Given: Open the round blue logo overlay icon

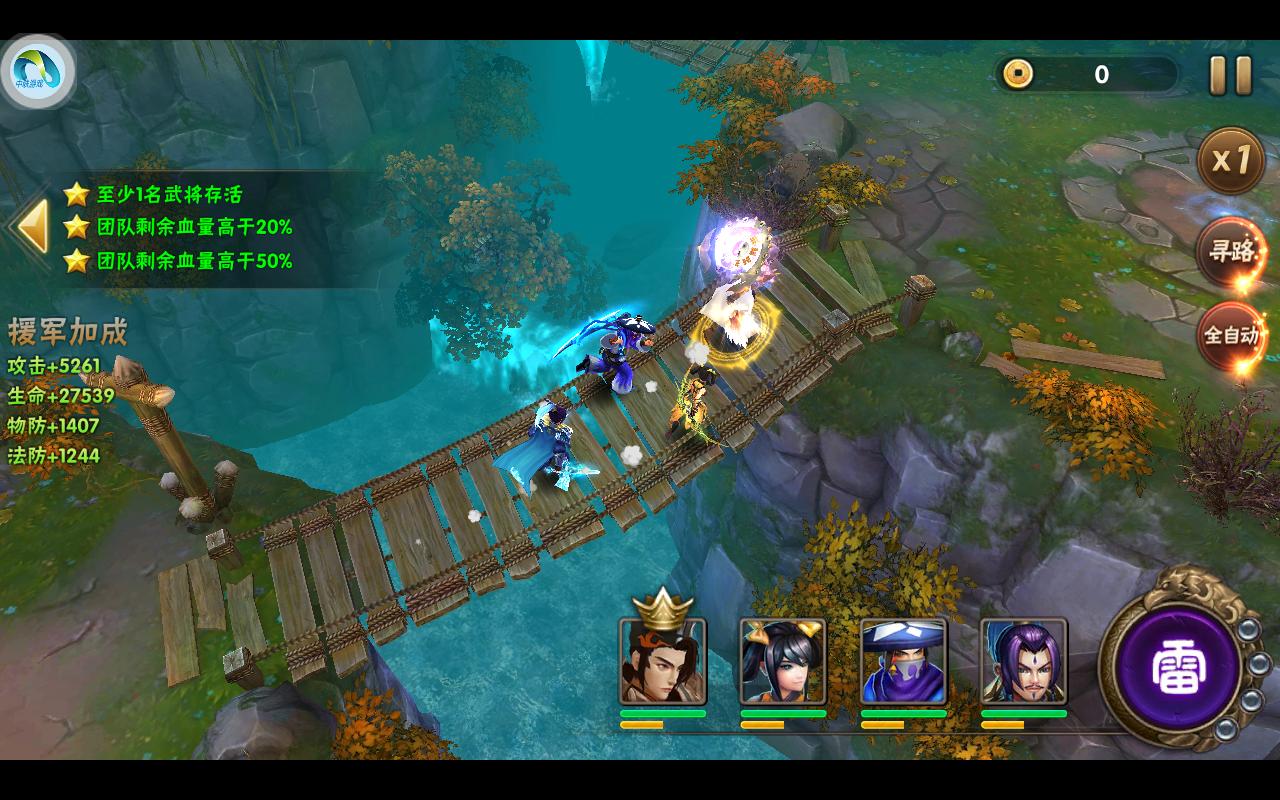Looking at the screenshot, I should pyautogui.click(x=38, y=73).
